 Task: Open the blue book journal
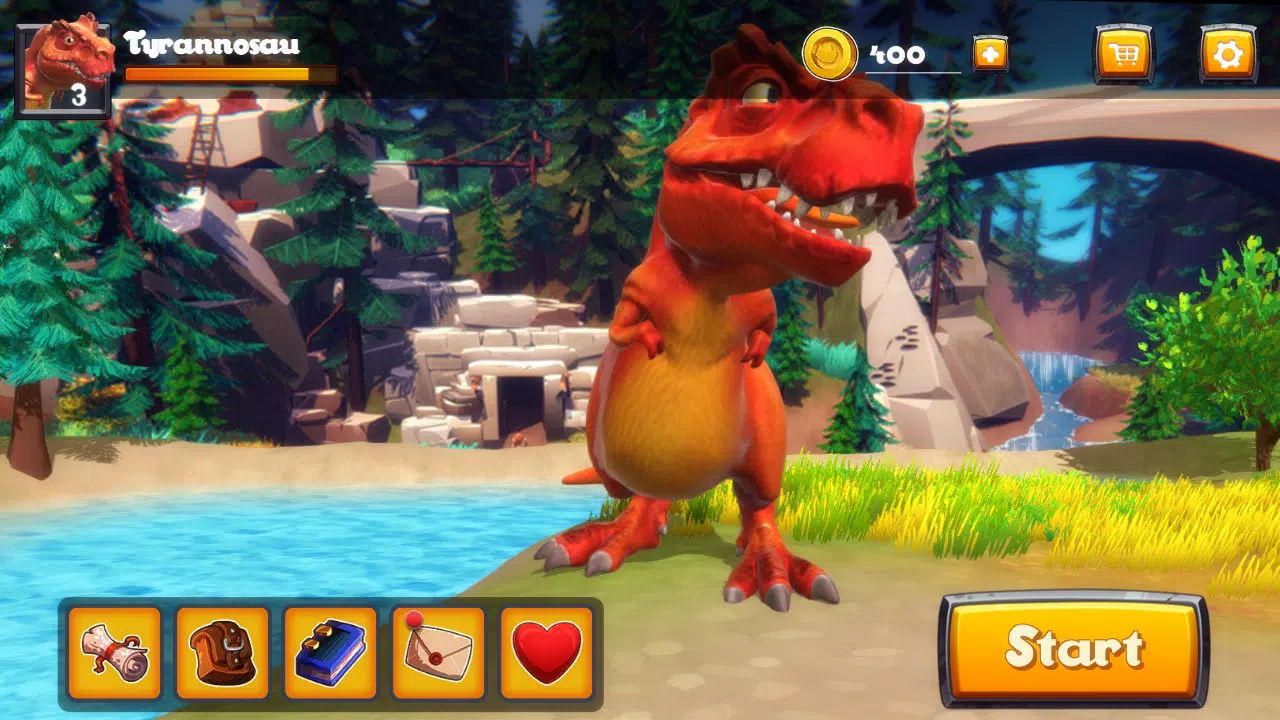coord(331,653)
